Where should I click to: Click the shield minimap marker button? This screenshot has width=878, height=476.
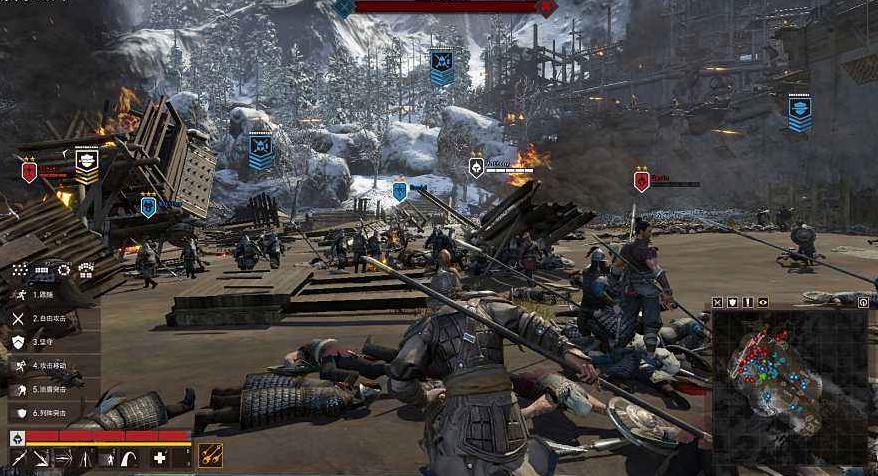pyautogui.click(x=733, y=302)
